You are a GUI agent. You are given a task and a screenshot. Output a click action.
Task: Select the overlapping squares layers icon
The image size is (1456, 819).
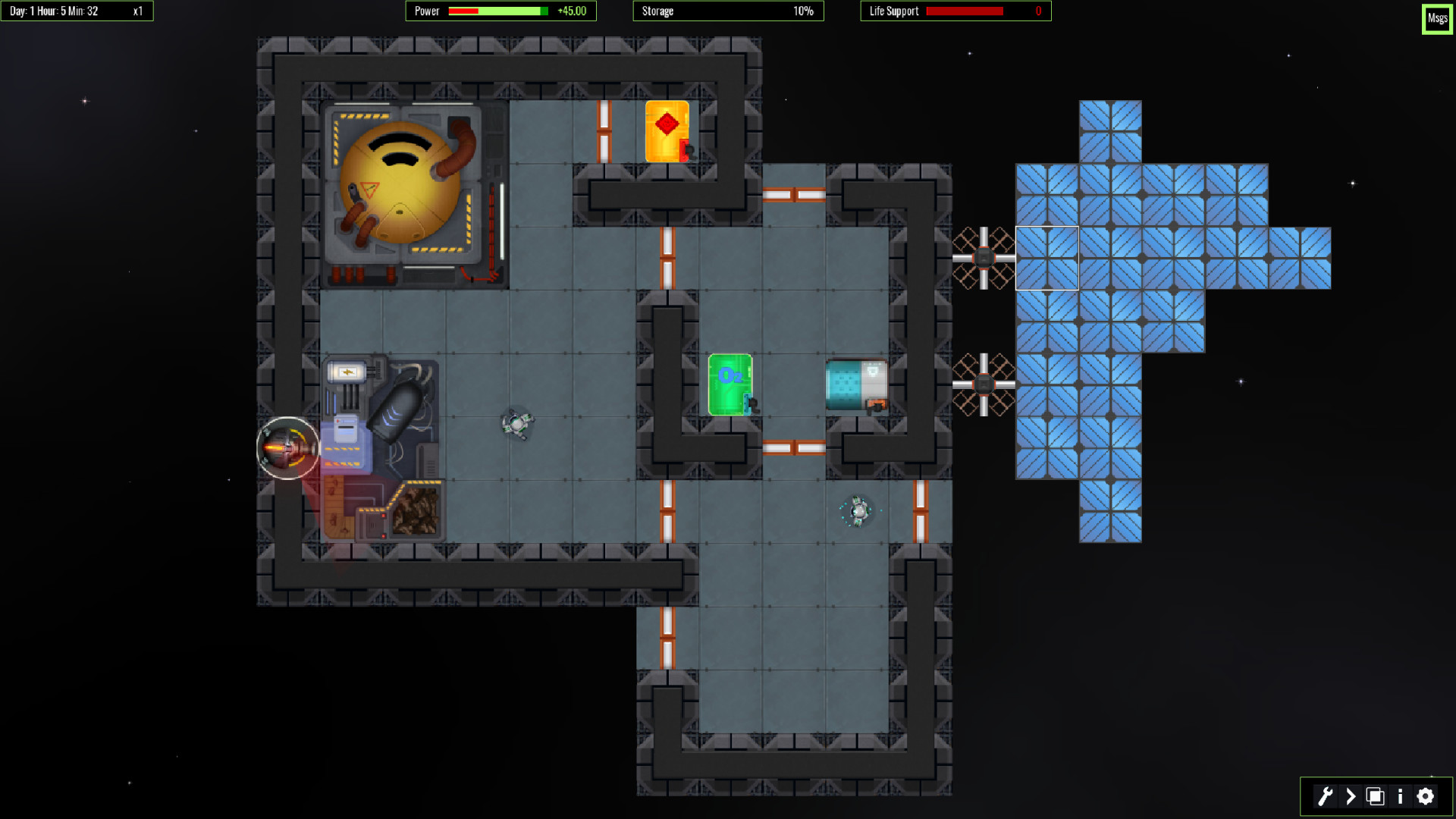(1373, 797)
